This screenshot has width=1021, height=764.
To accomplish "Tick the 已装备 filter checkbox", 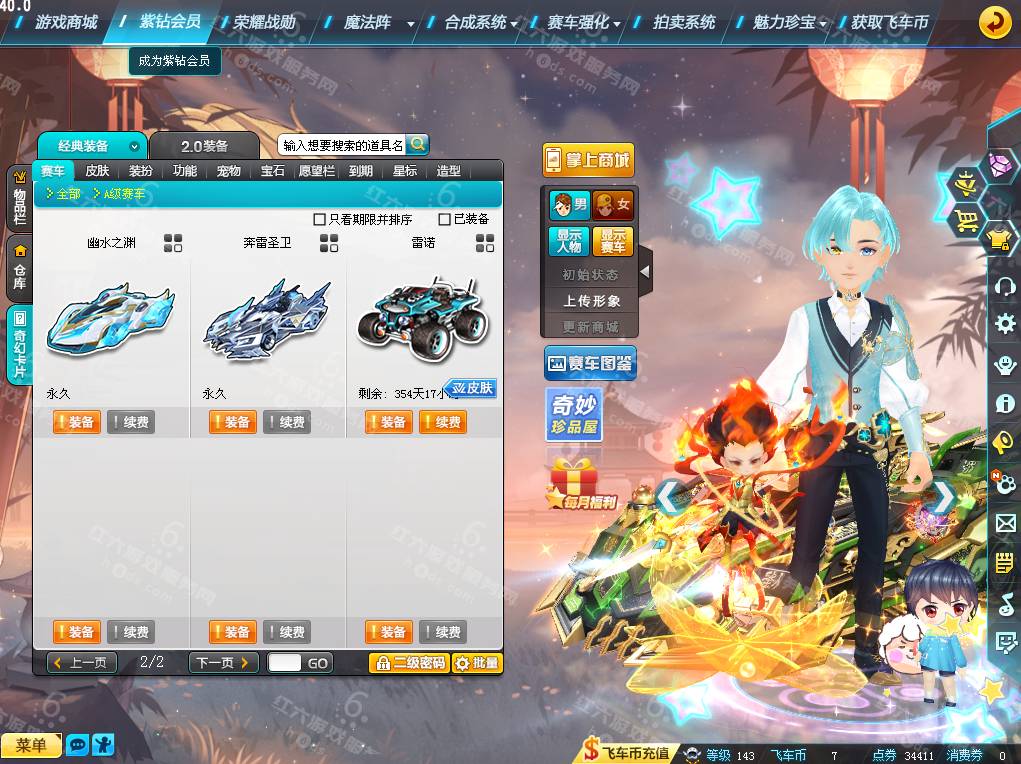I will tap(445, 219).
